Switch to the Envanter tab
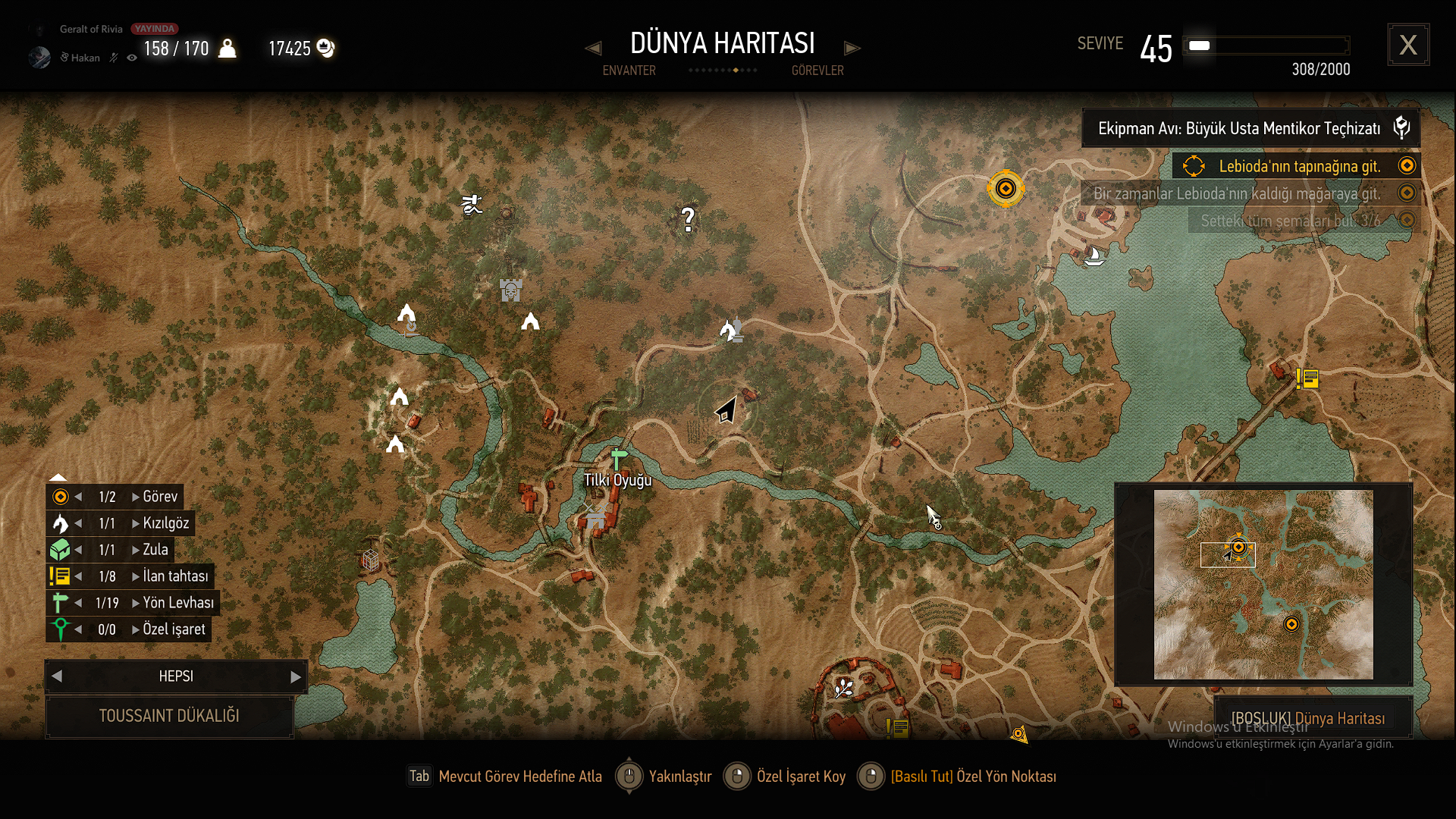Viewport: 1456px width, 819px height. (x=629, y=71)
